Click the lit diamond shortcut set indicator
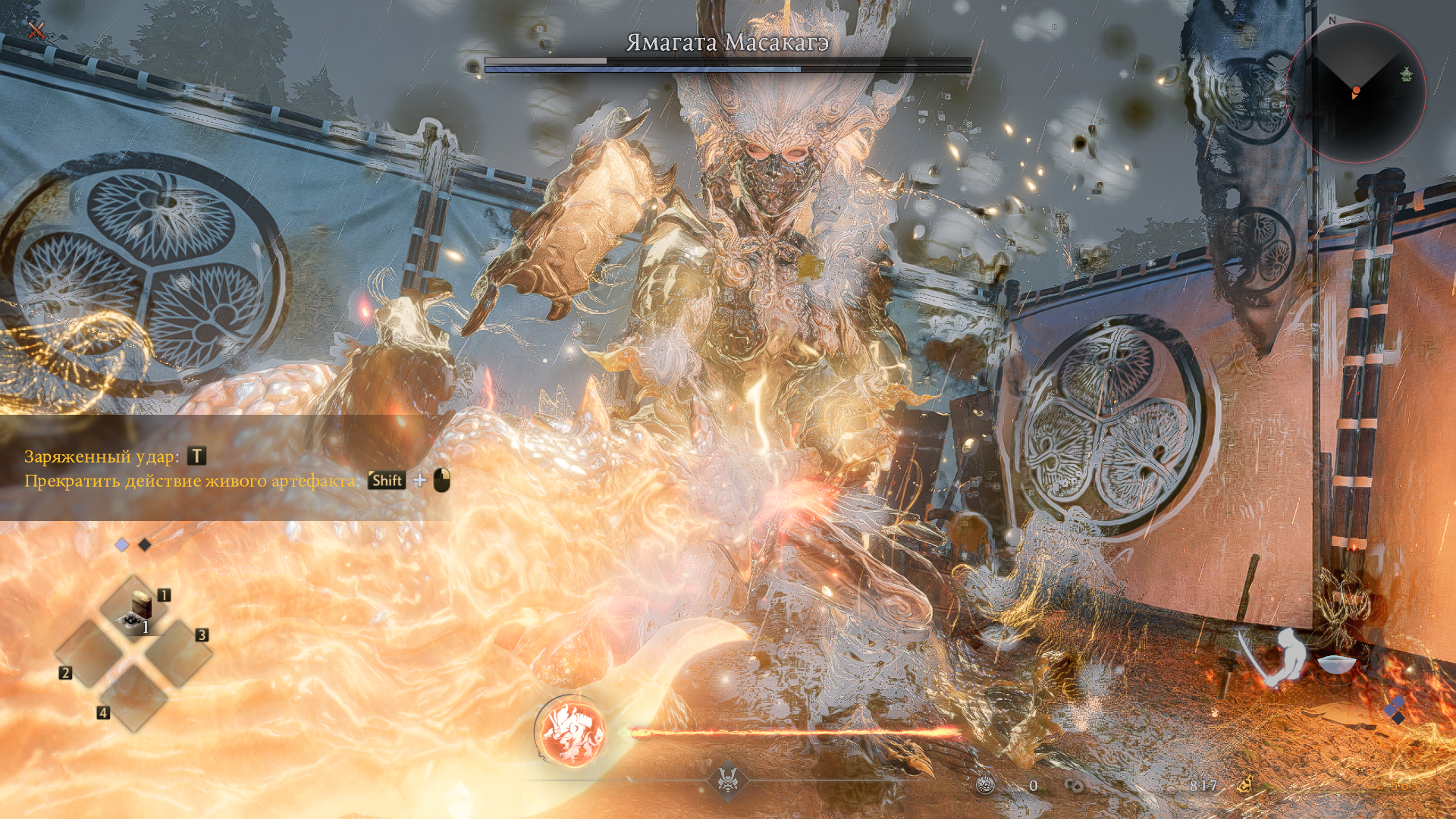The image size is (1456, 819). point(122,544)
